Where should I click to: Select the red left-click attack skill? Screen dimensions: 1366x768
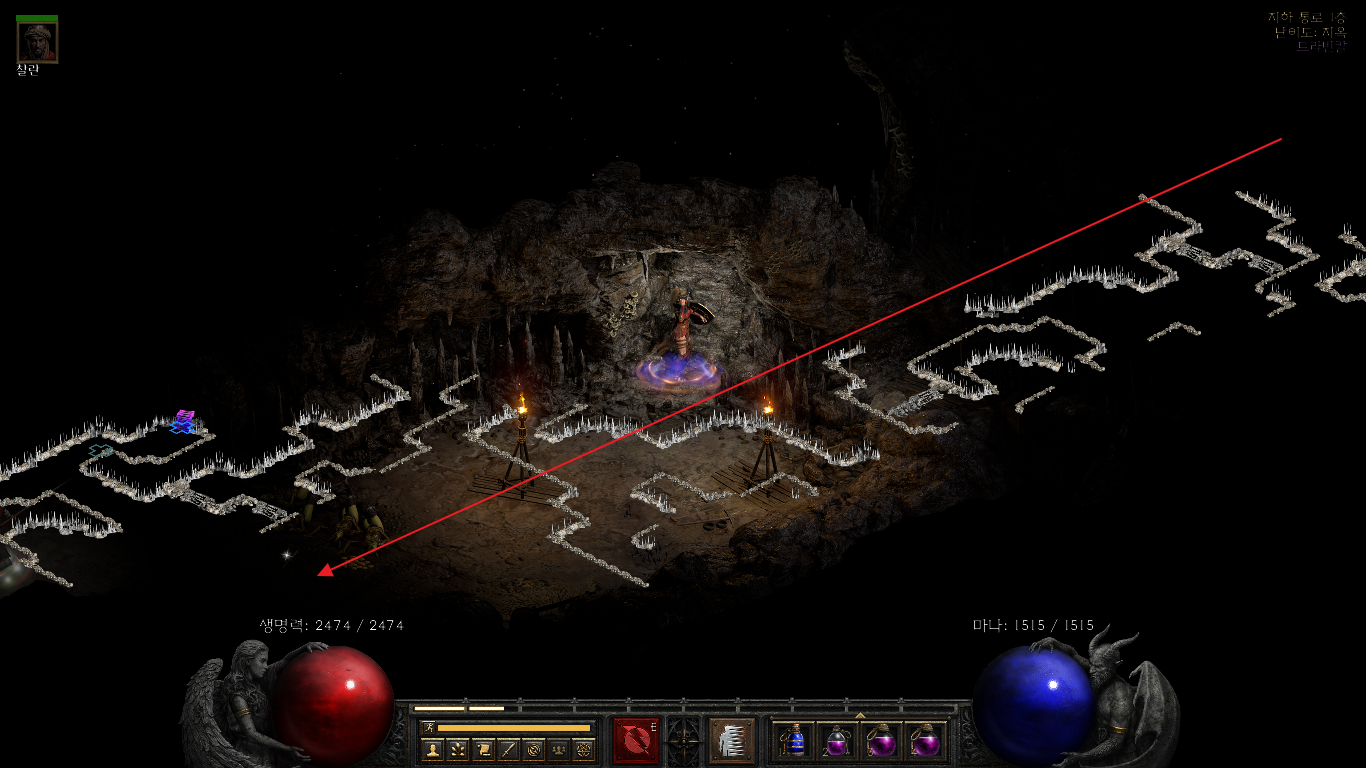pos(636,740)
